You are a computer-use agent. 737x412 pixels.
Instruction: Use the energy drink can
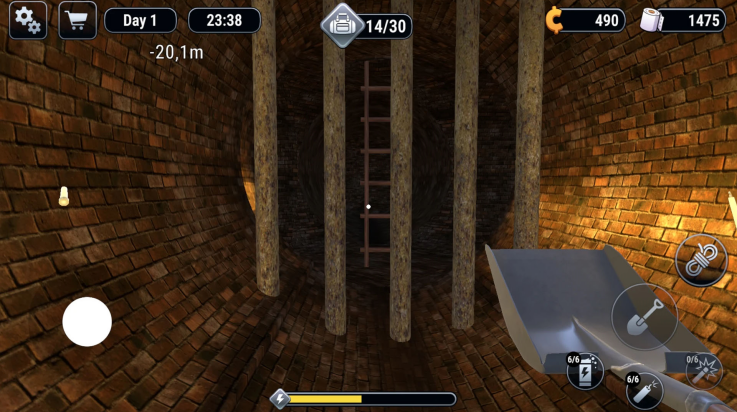click(x=585, y=372)
